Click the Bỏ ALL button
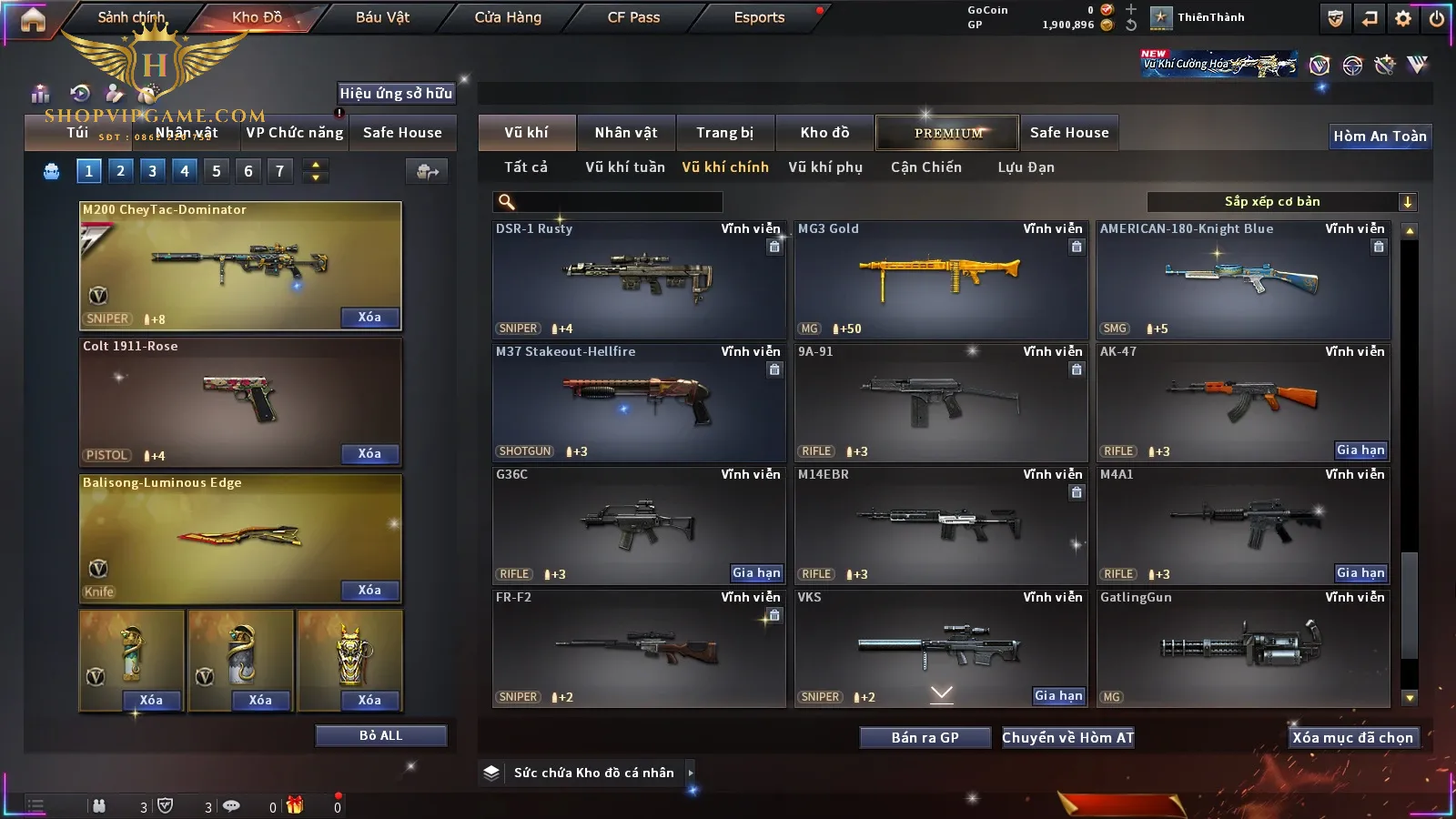Image resolution: width=1456 pixels, height=819 pixels. [x=380, y=735]
